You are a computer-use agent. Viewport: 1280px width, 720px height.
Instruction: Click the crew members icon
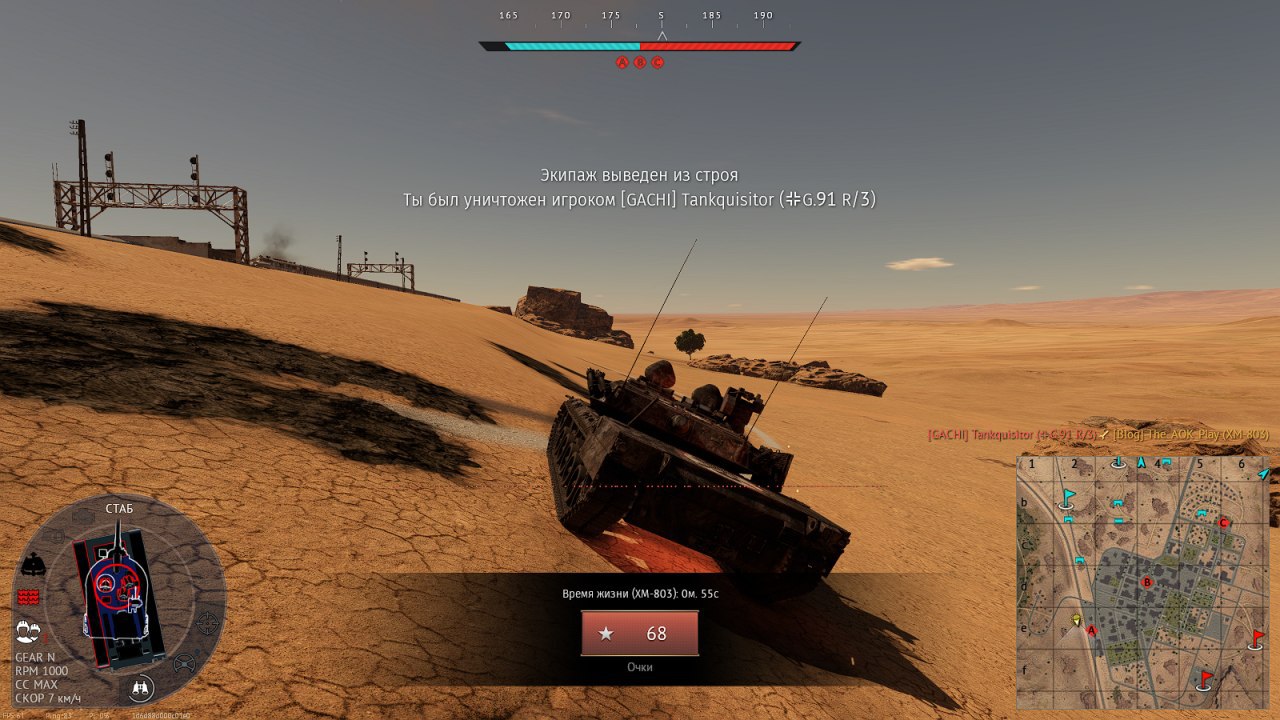28,632
